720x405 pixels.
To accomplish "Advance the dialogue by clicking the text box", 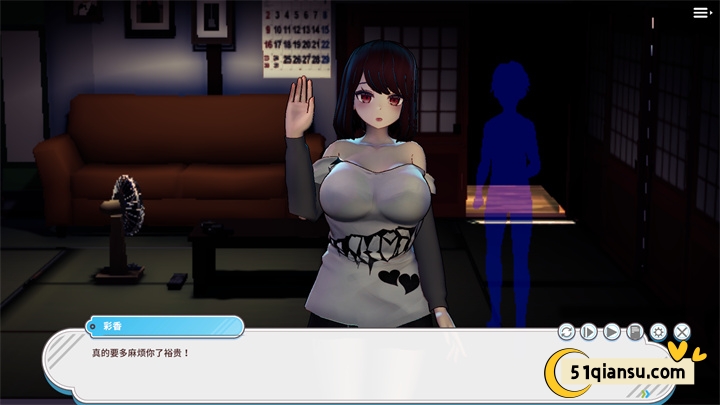I will tap(300, 370).
